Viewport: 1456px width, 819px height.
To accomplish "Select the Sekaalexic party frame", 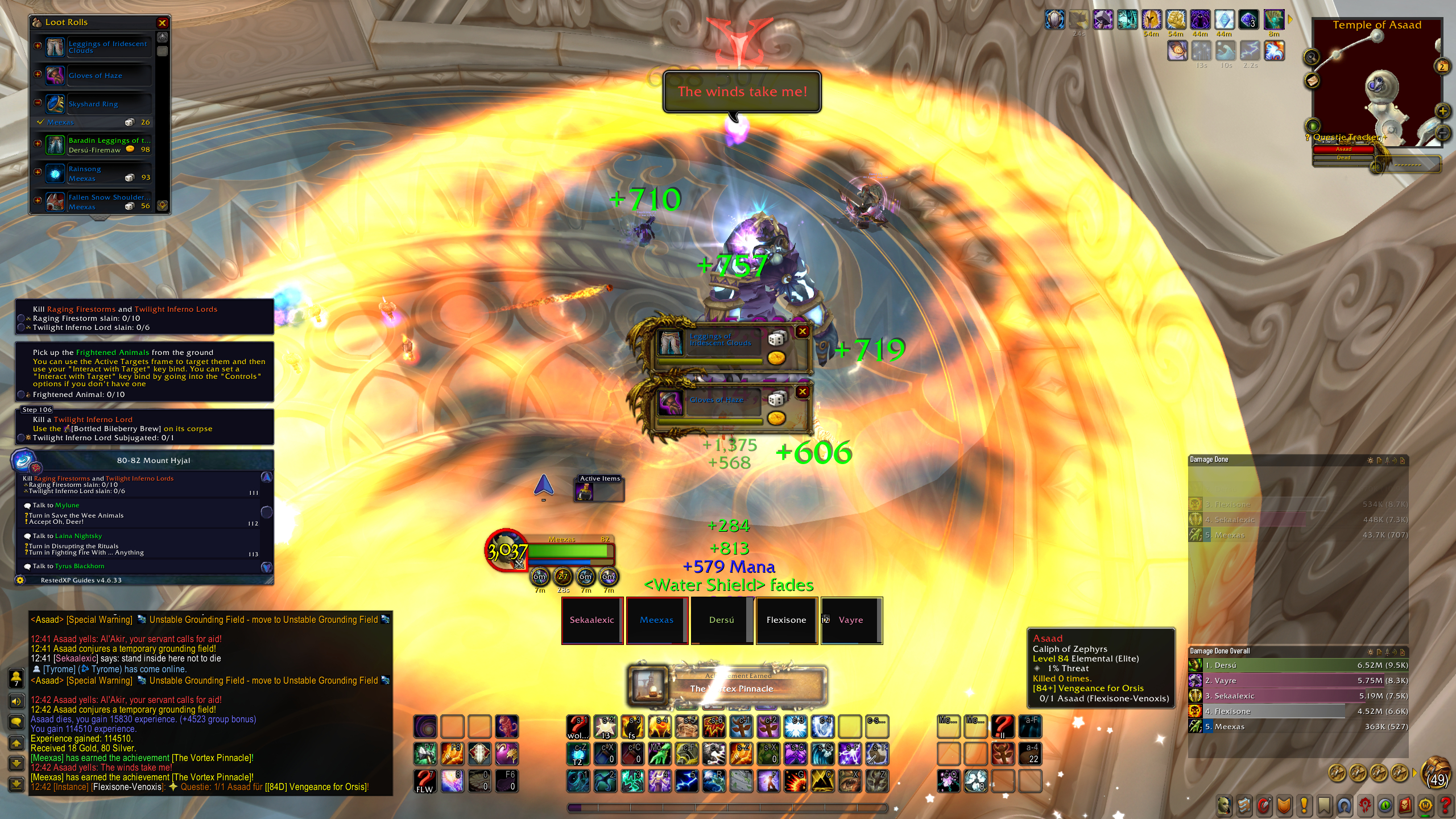I will 592,620.
